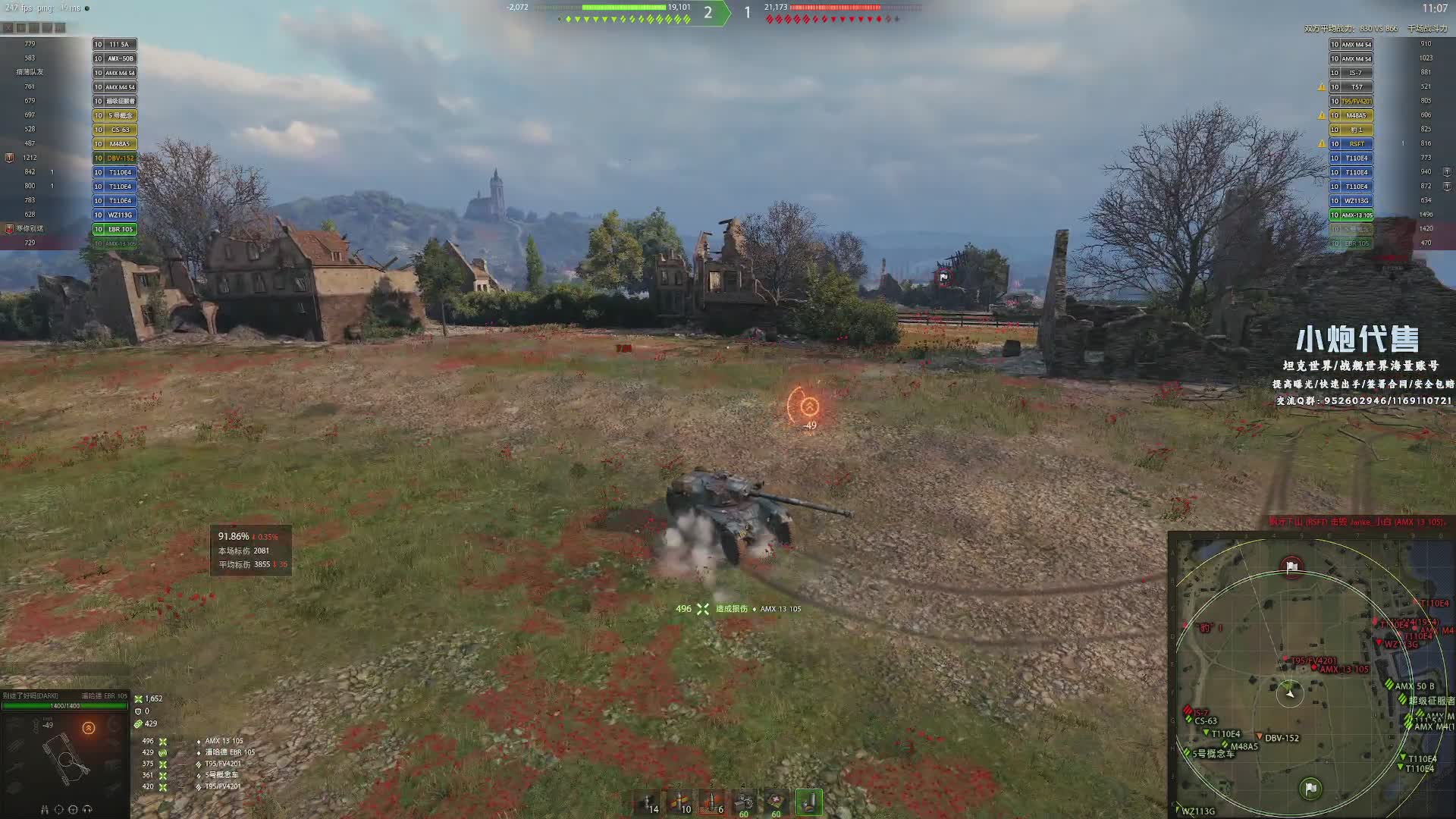The height and width of the screenshot is (819, 1456).
Task: Choose the allied DBV-152 entry
Action: [x=115, y=158]
